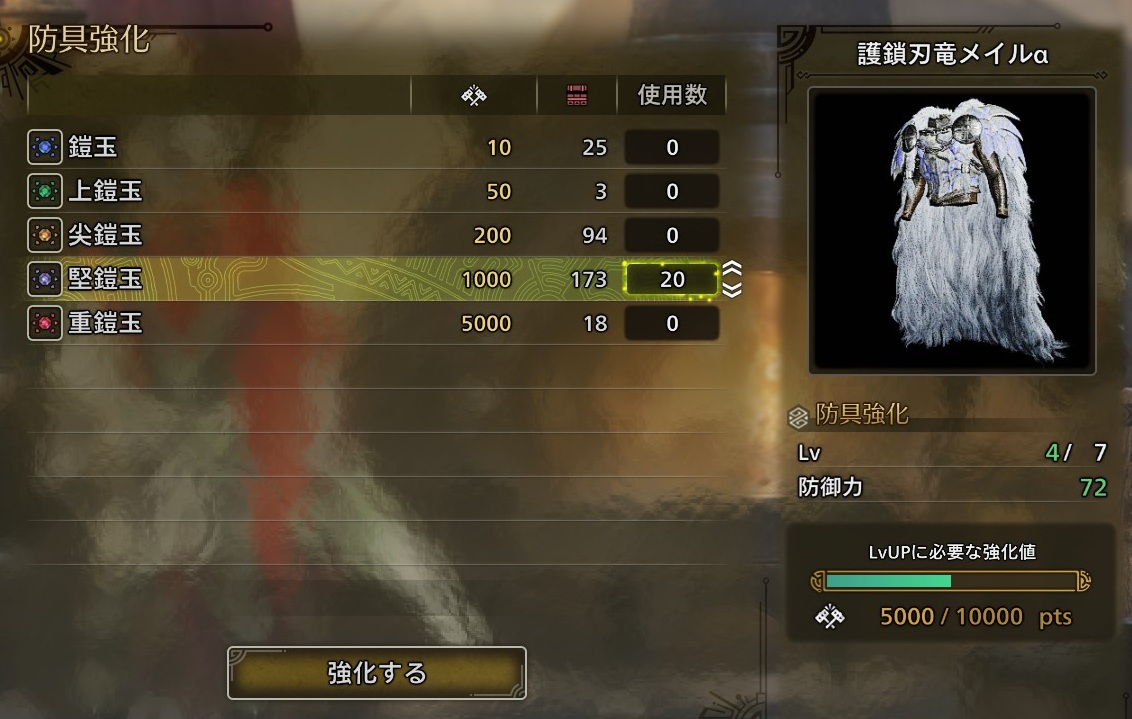Click the 重鎧玉 usage count field
The image size is (1132, 719).
671,323
